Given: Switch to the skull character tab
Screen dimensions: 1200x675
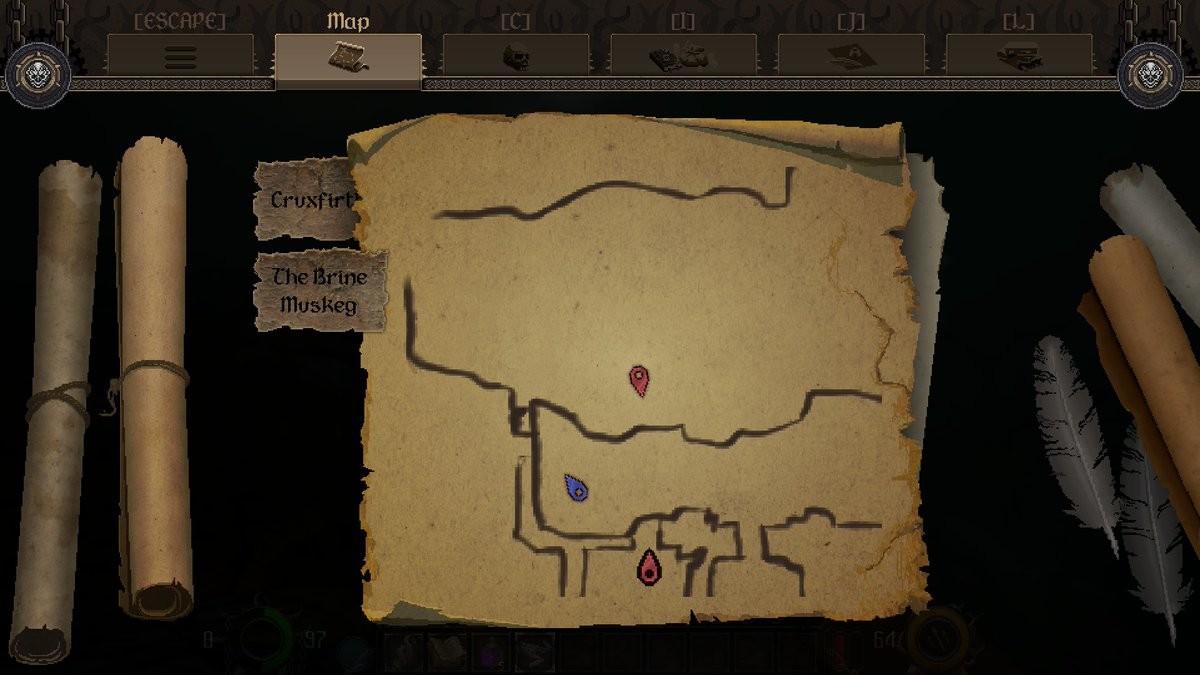Looking at the screenshot, I should (x=516, y=56).
